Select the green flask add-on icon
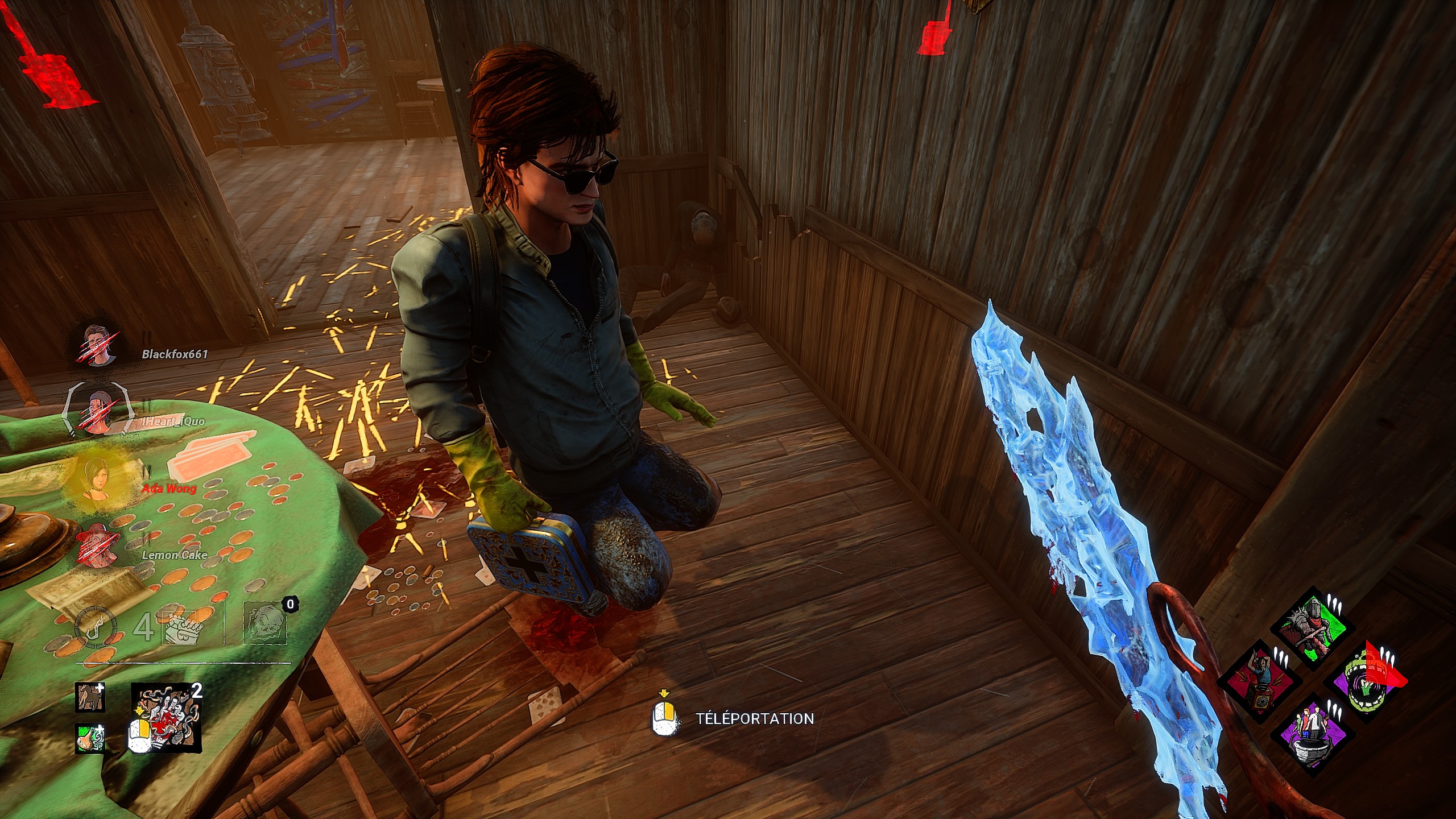 click(90, 738)
